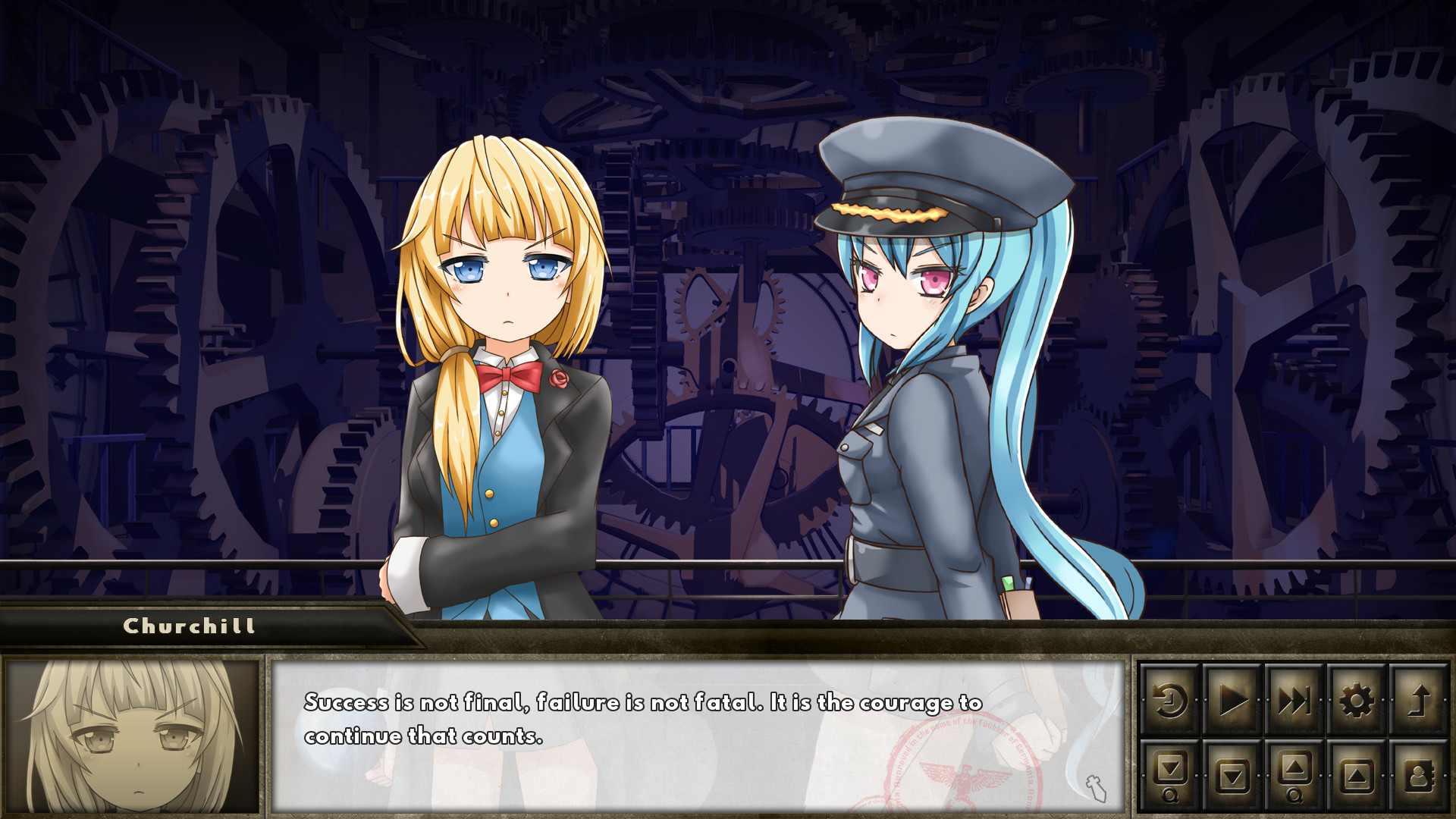Screen dimensions: 1456x819
Task: Open the save game screen
Action: (x=1232, y=776)
